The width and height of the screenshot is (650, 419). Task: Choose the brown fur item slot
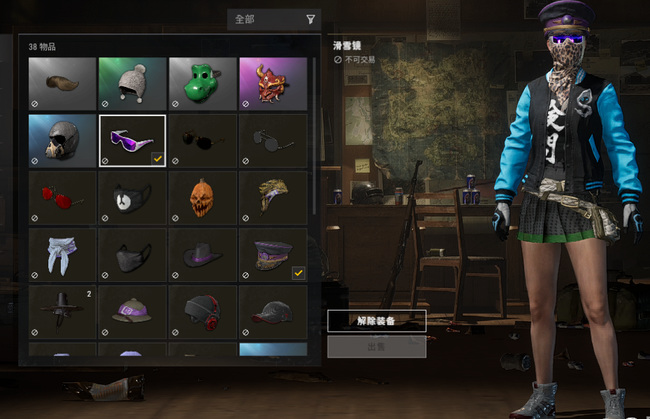(62, 83)
